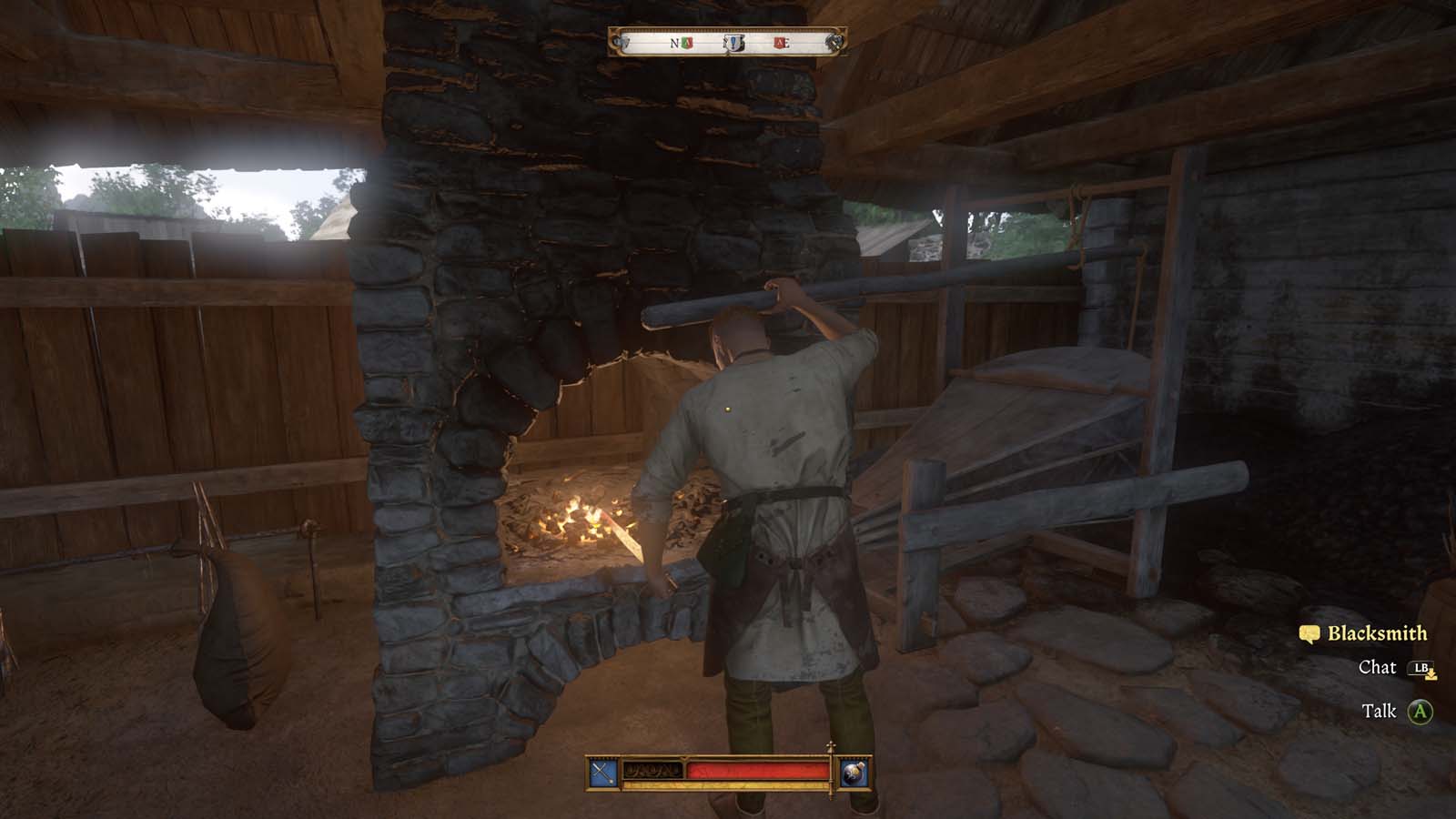Click the LB Chat button prompt
This screenshot has height=819, width=1456.
point(1421,667)
